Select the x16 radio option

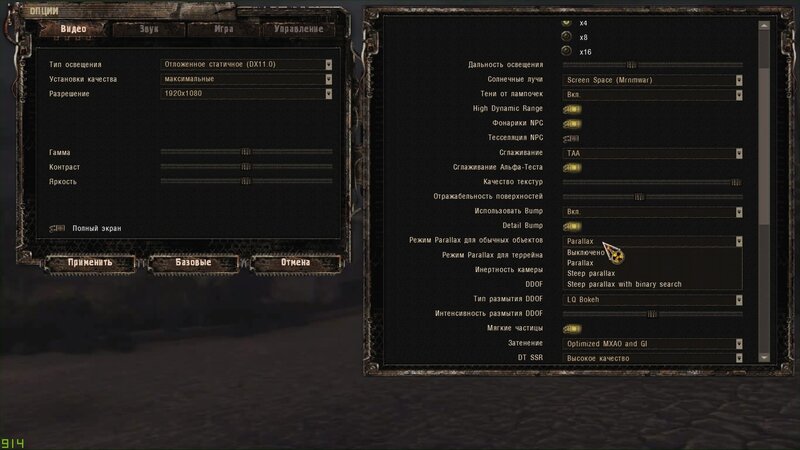pos(568,51)
